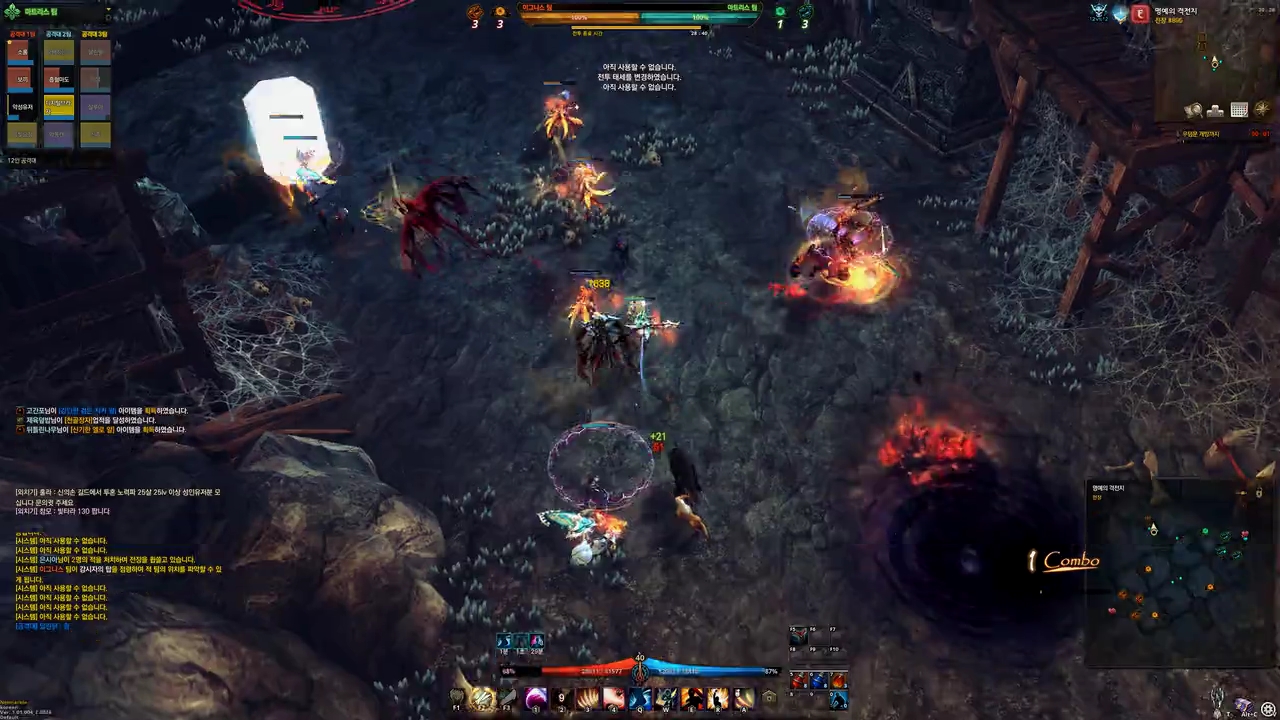Image resolution: width=1280 pixels, height=720 pixels.
Task: Click the compass icon beside the calendar
Action: point(1262,110)
